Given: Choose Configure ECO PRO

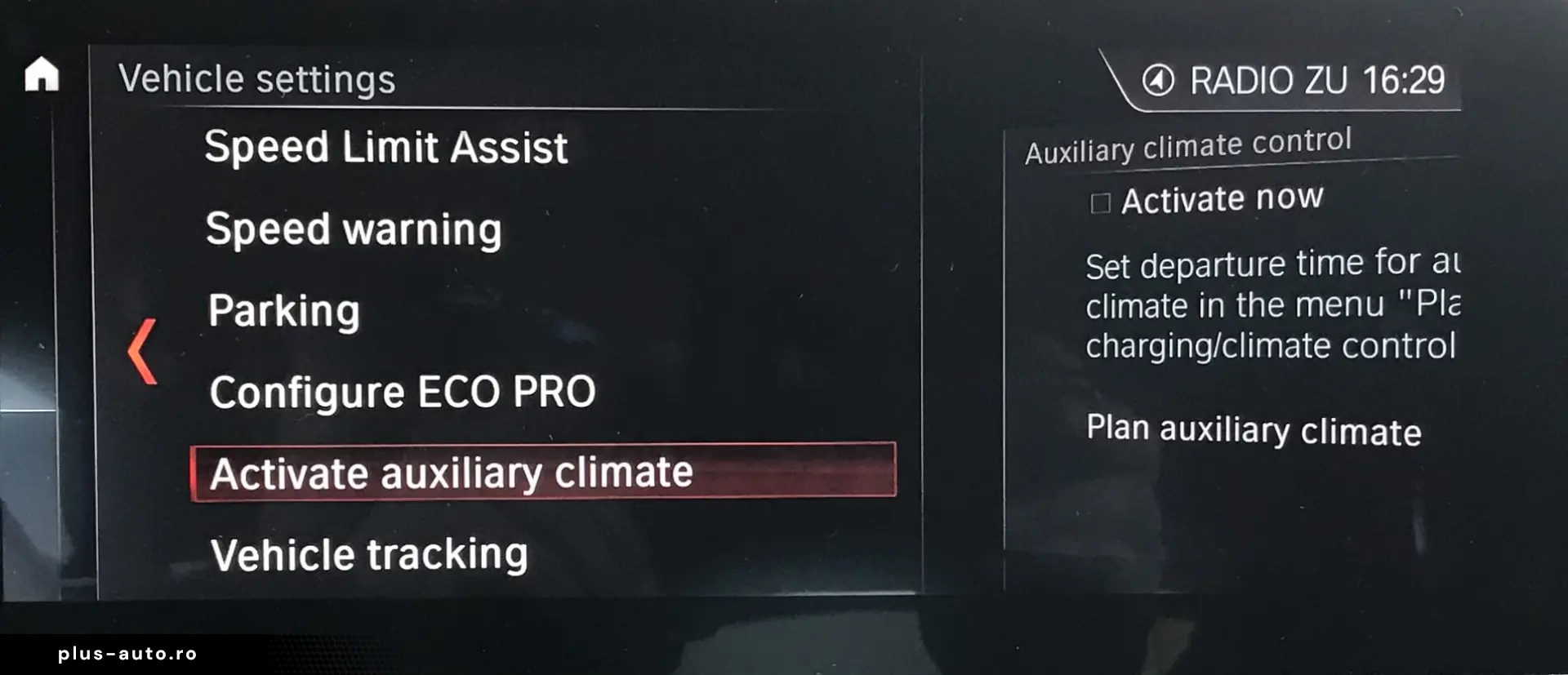Looking at the screenshot, I should coord(402,392).
